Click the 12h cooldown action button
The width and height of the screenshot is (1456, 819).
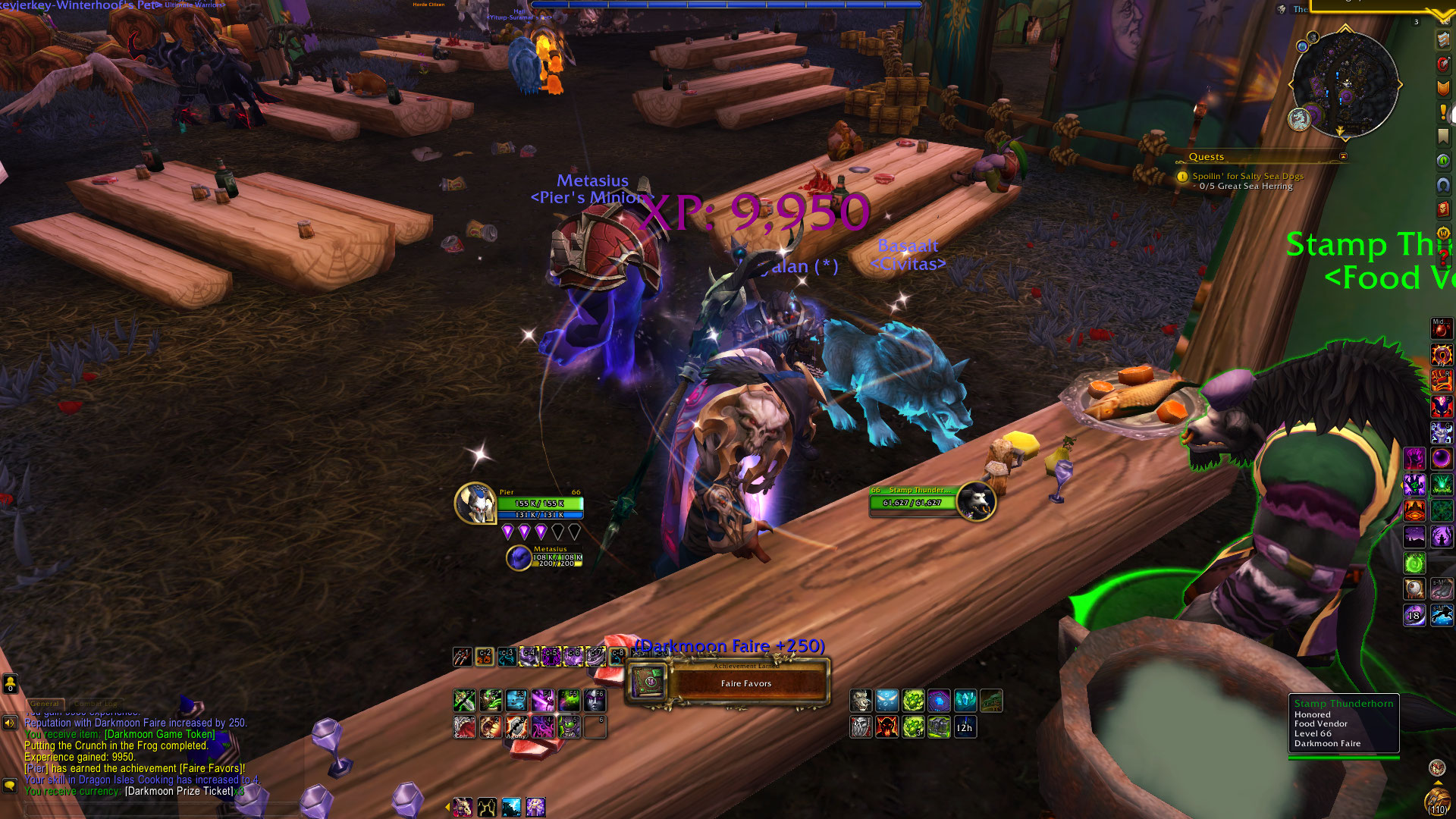tap(965, 727)
